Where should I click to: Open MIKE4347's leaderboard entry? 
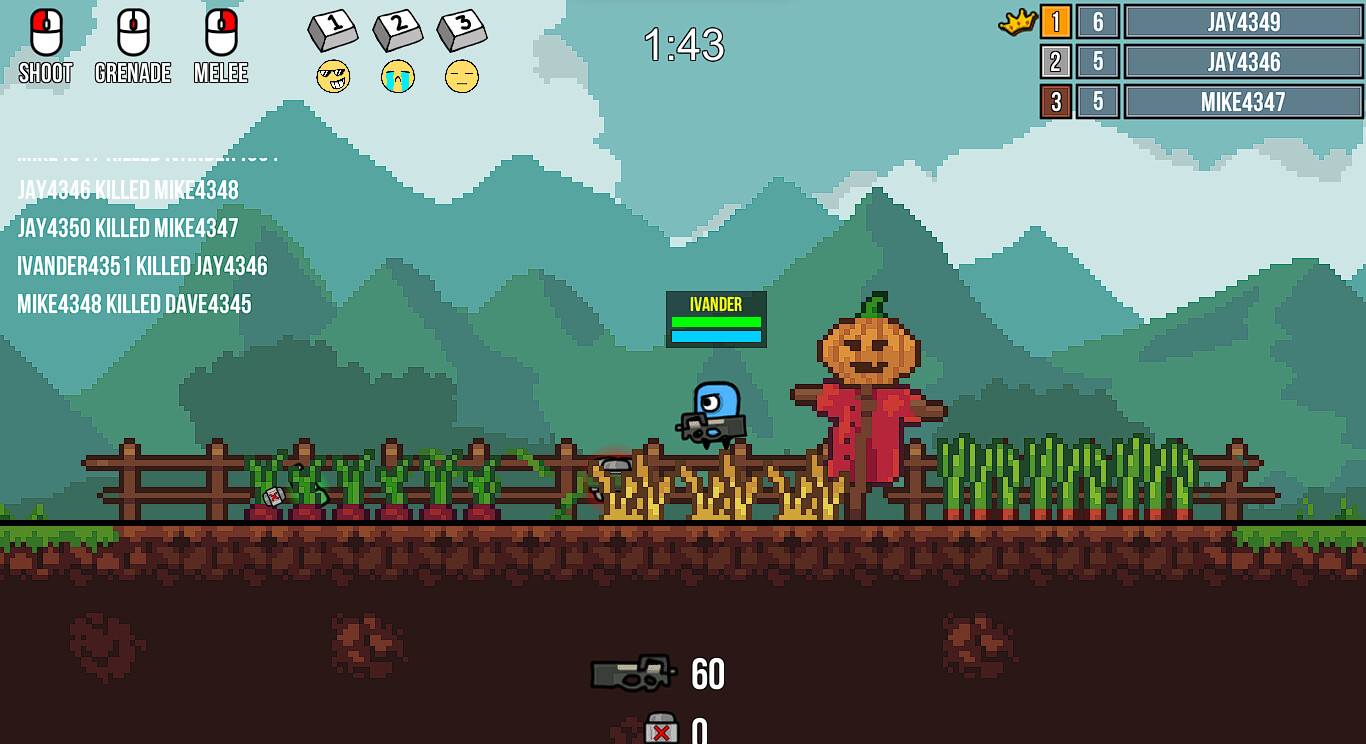1243,100
